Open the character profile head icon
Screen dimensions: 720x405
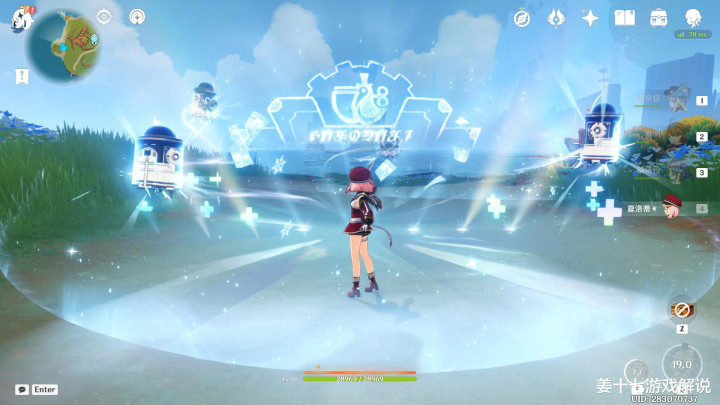click(x=692, y=18)
